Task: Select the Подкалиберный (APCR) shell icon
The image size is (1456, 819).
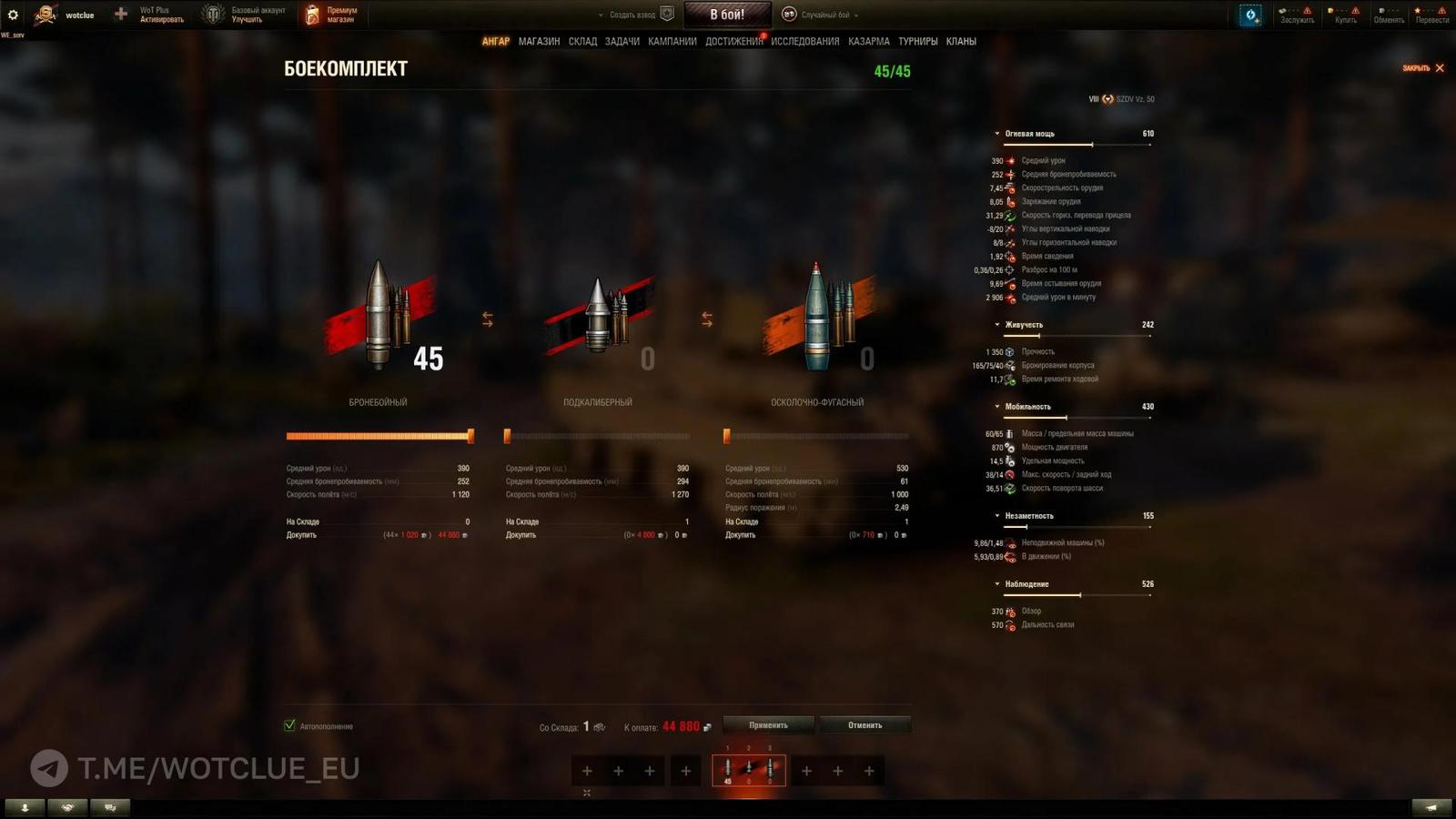Action: 601,314
